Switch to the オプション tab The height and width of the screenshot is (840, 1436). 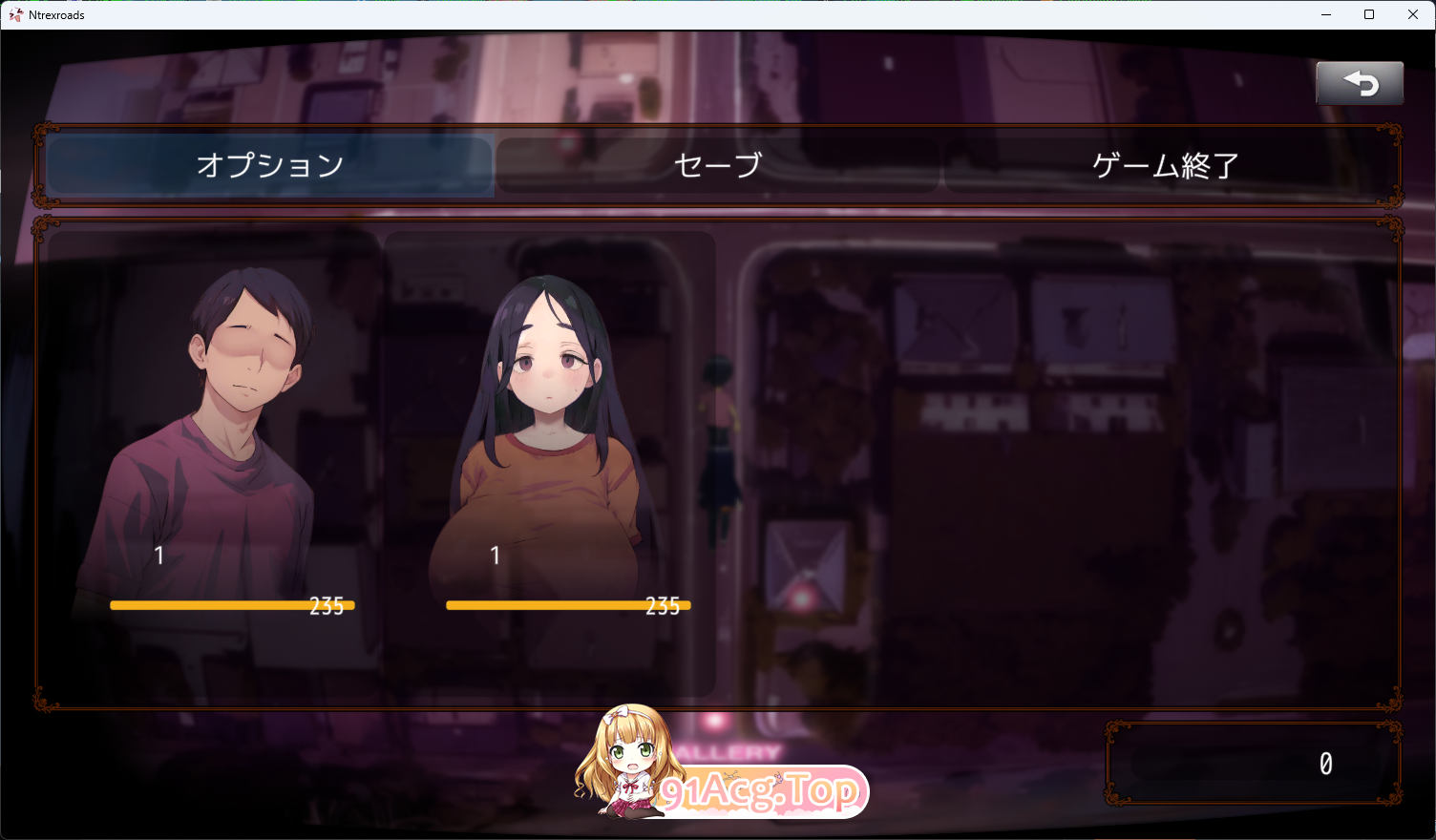(x=270, y=165)
